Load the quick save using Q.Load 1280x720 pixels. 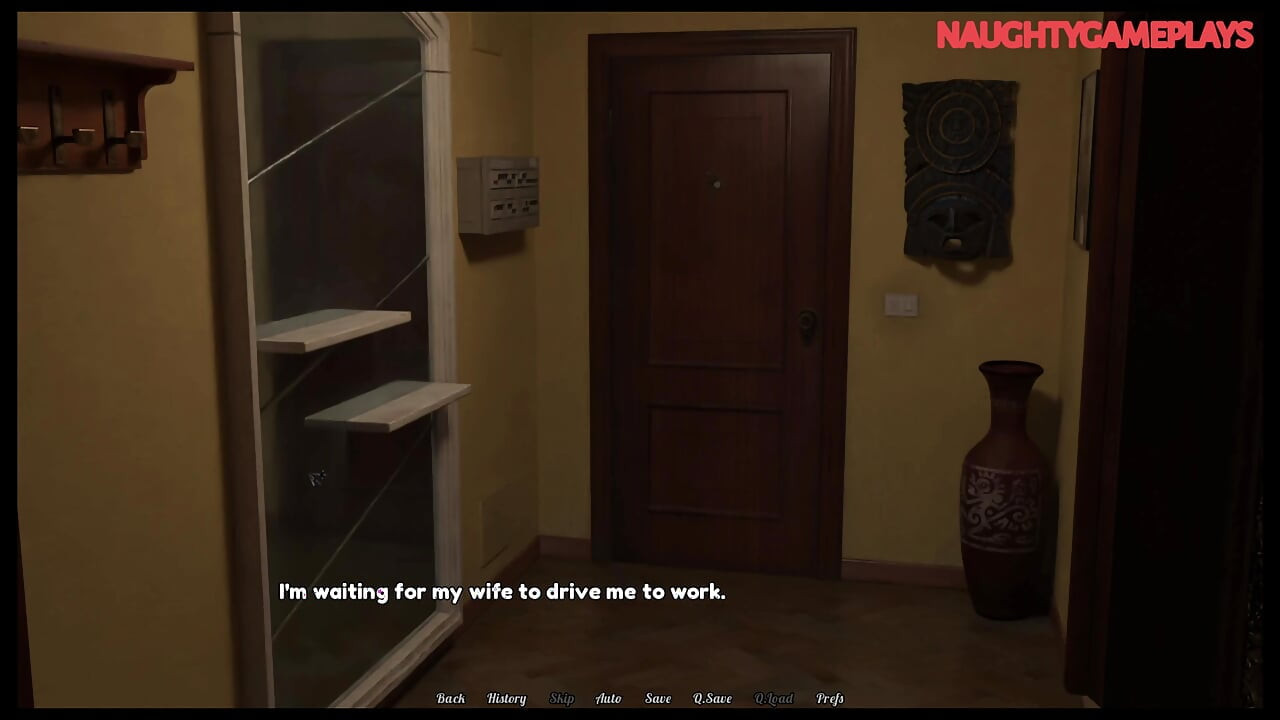[x=775, y=698]
